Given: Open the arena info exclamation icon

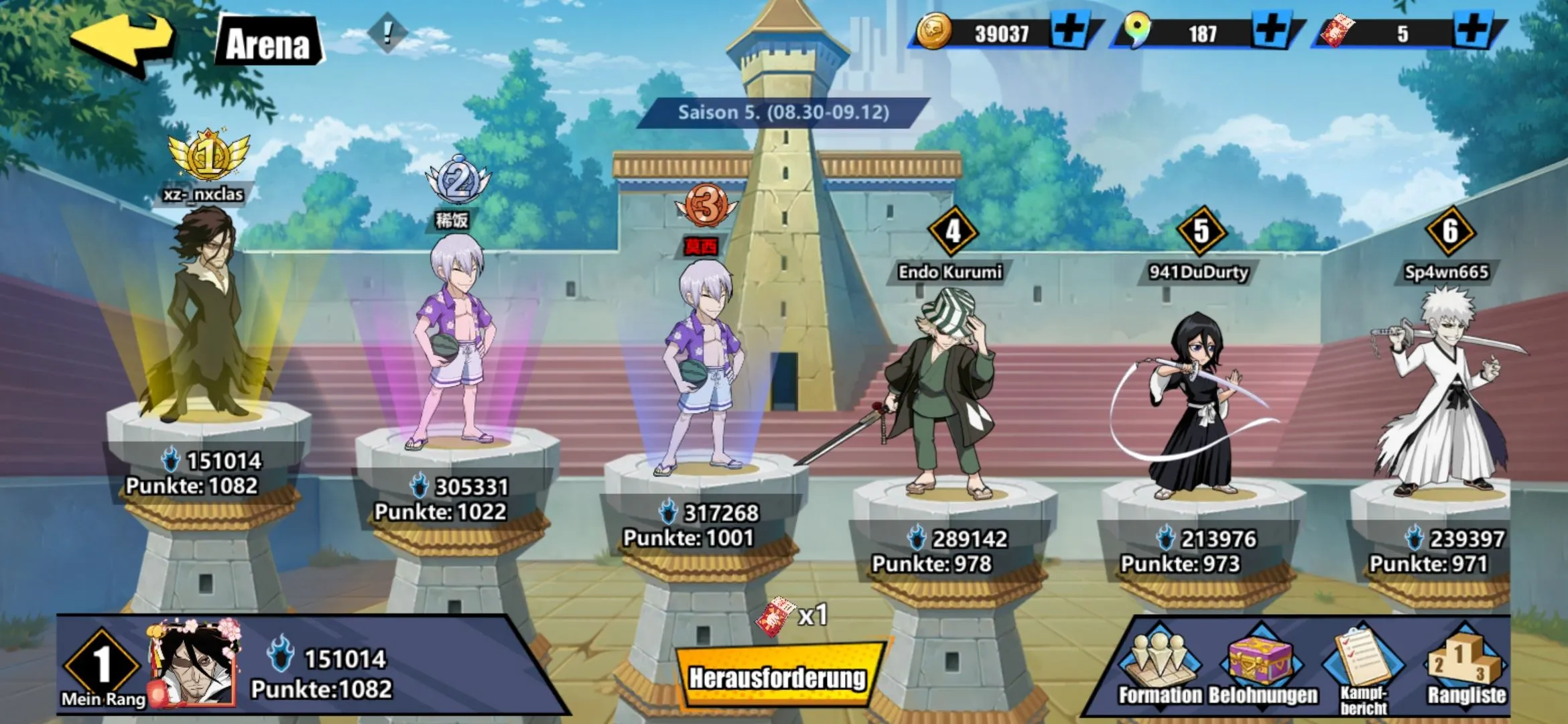Looking at the screenshot, I should (387, 32).
